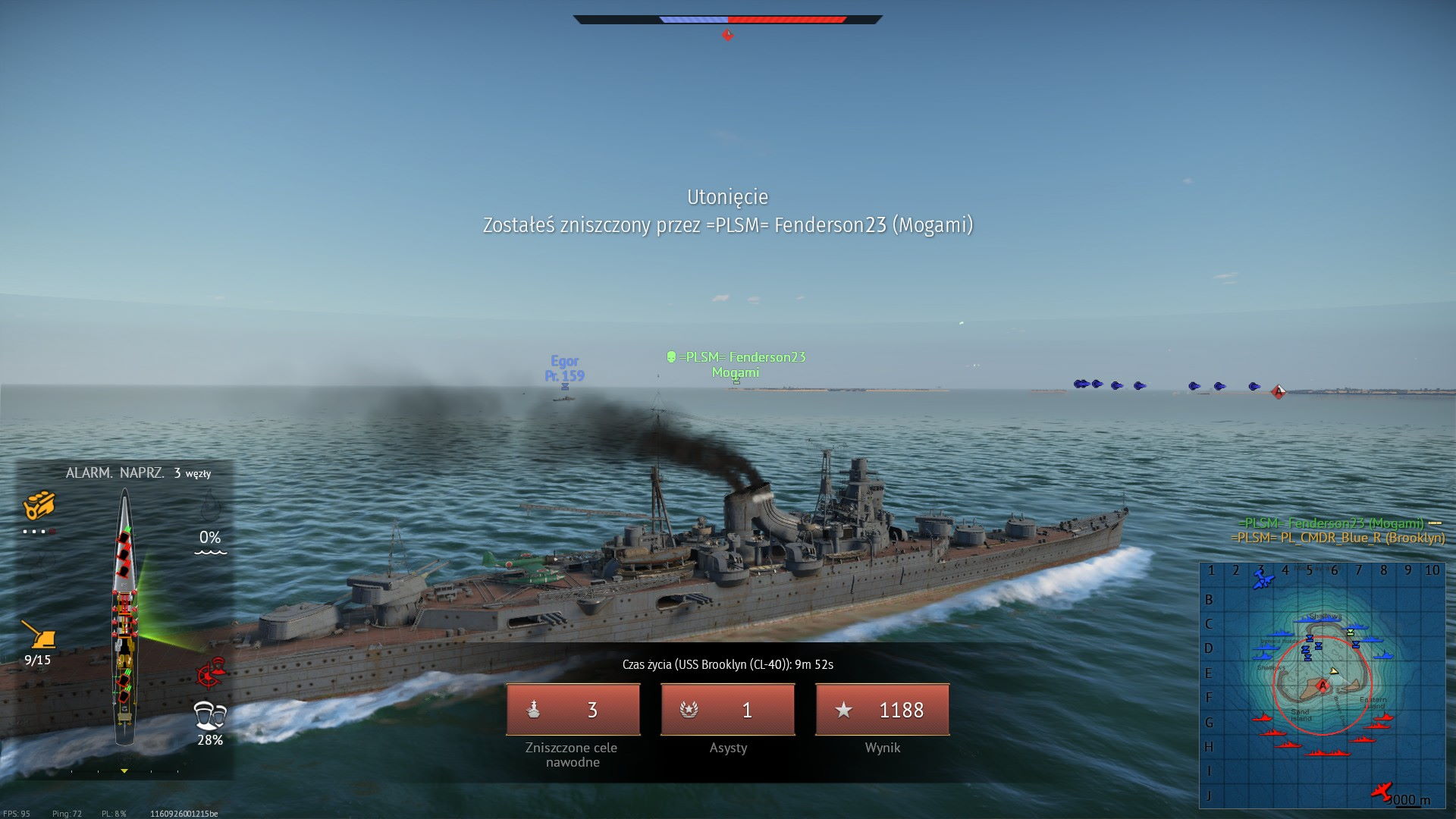
Task: Select the 'Asysty' stat tile
Action: (727, 710)
